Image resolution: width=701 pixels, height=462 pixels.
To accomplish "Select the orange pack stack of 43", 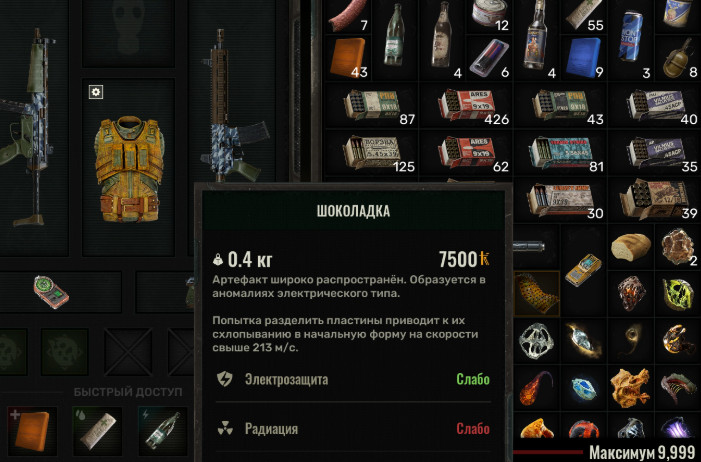I will 348,57.
